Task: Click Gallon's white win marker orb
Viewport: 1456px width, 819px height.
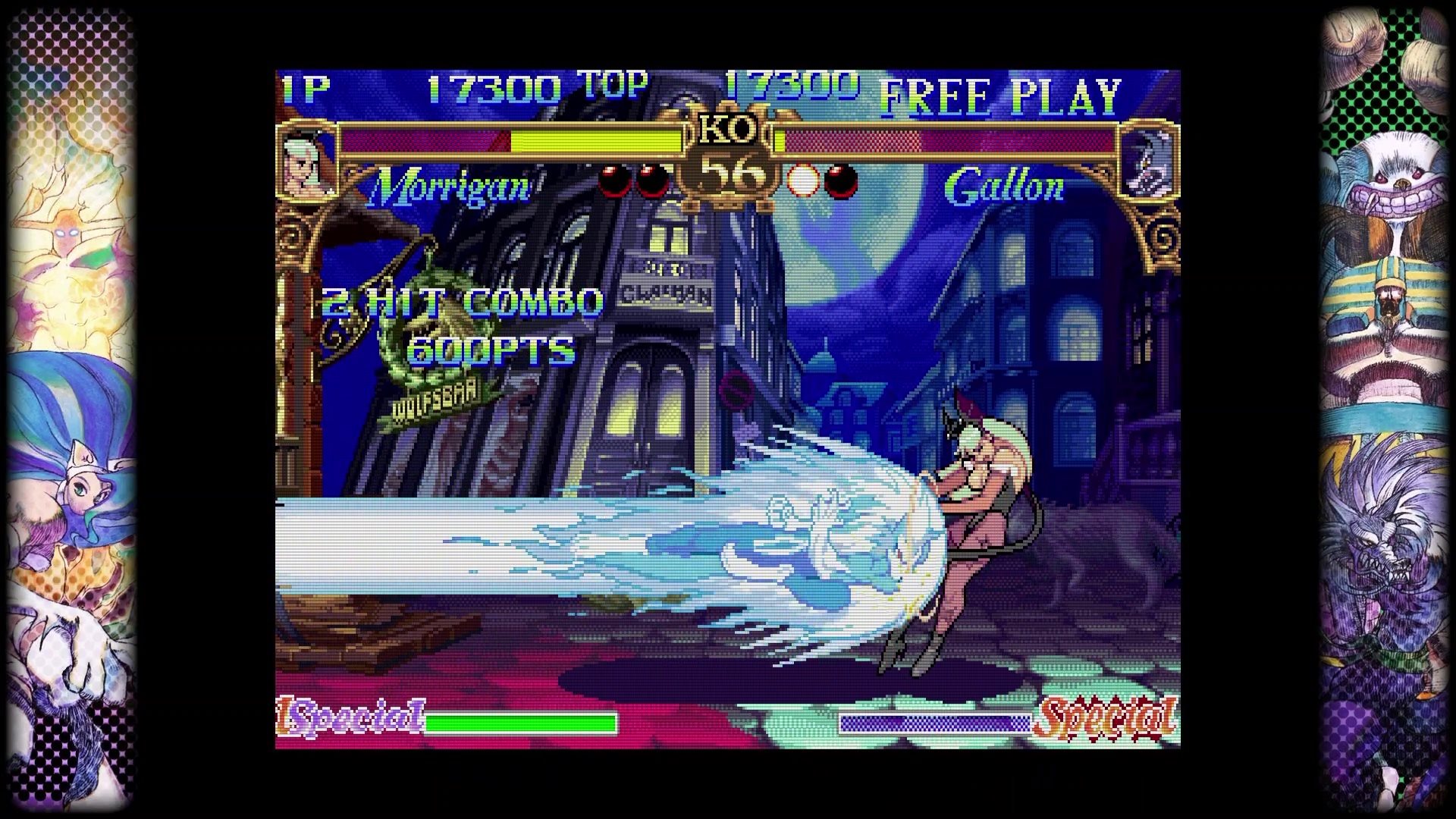Action: pyautogui.click(x=802, y=183)
